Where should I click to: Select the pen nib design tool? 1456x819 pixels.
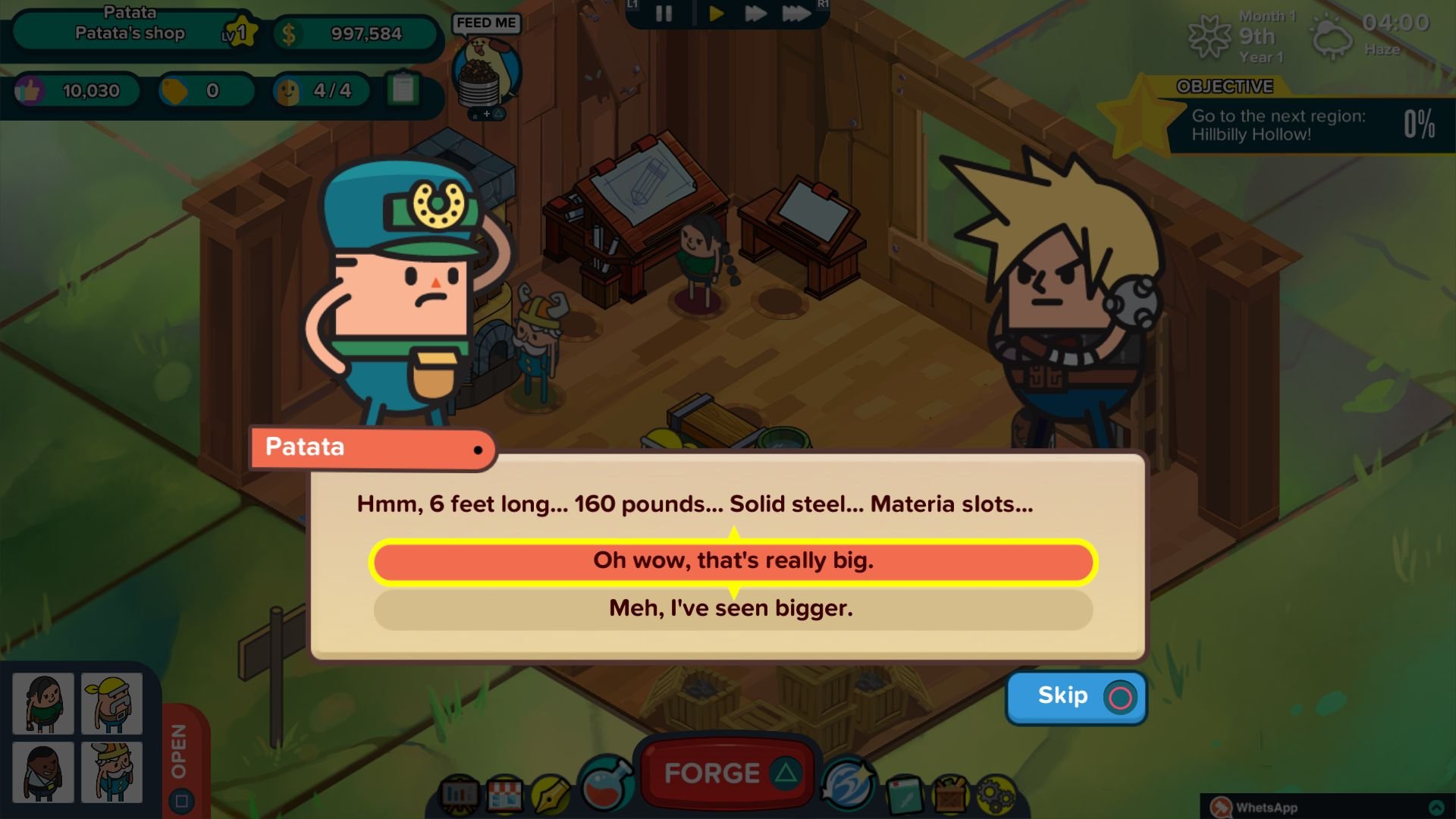550,794
